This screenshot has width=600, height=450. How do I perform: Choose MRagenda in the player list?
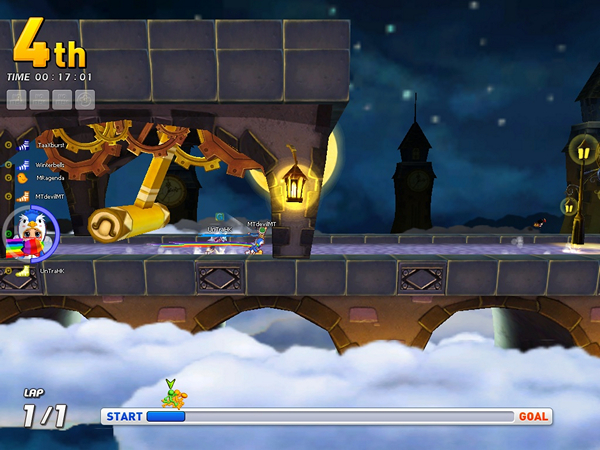50,178
